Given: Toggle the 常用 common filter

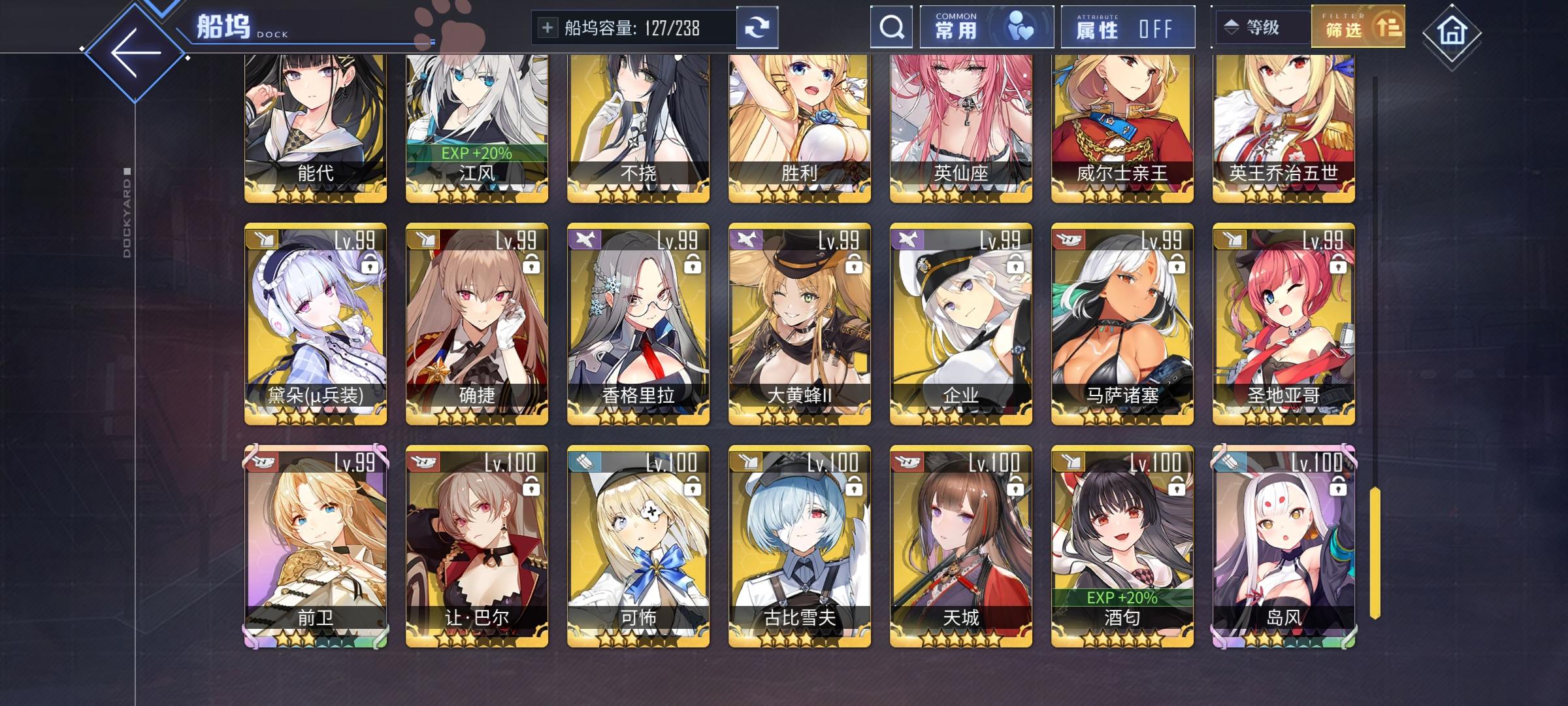Looking at the screenshot, I should tap(987, 27).
